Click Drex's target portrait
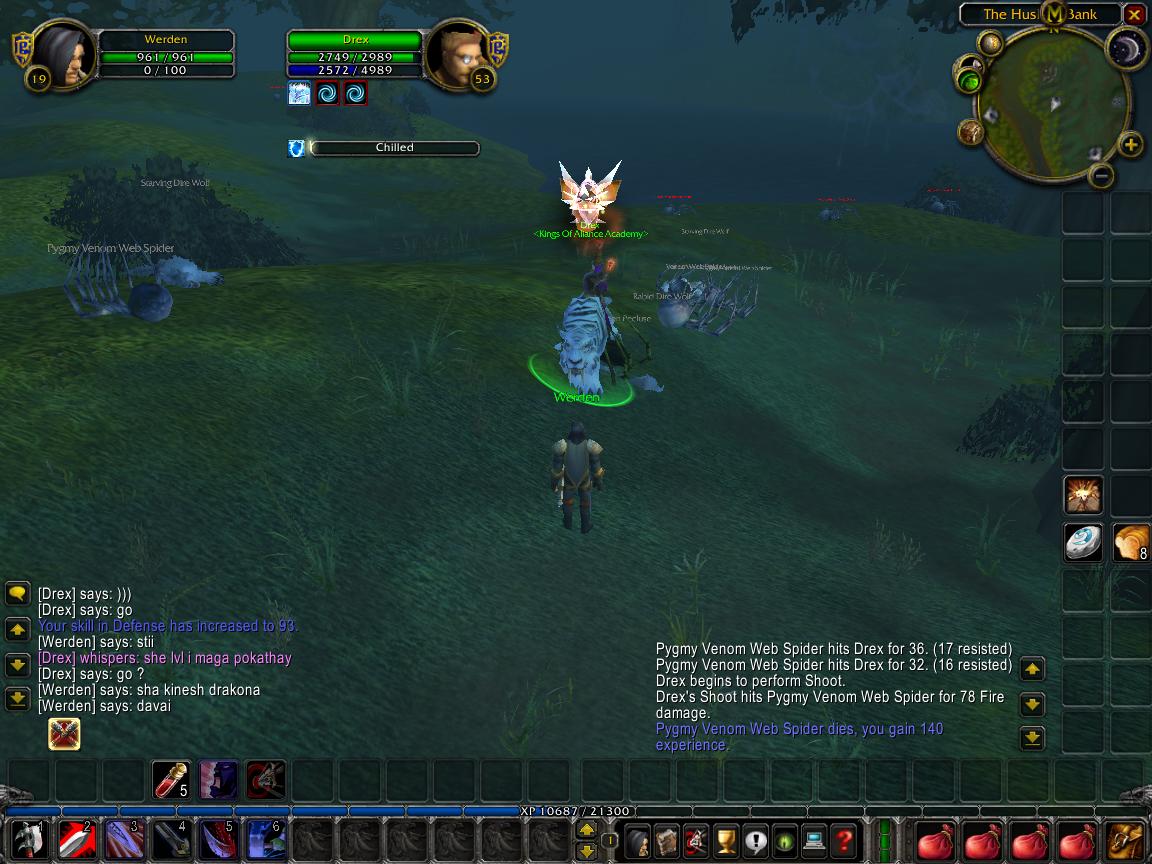 (x=455, y=55)
